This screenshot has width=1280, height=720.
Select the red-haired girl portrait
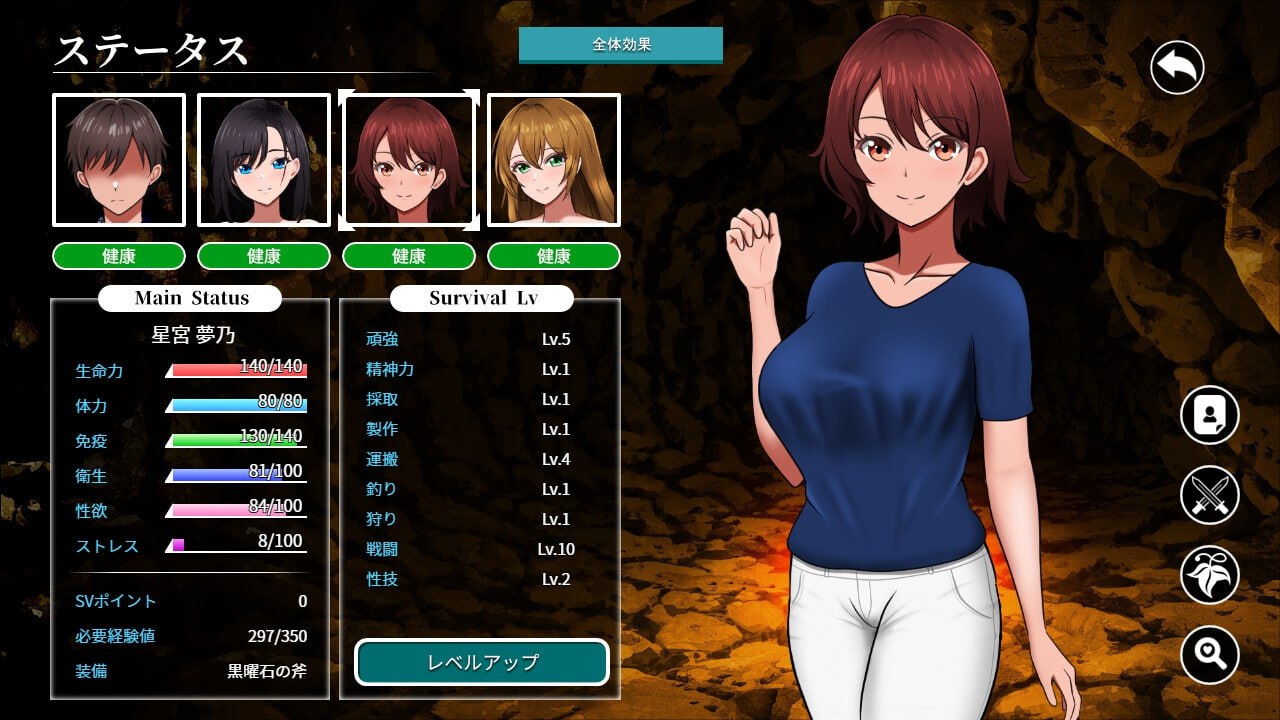(x=408, y=160)
